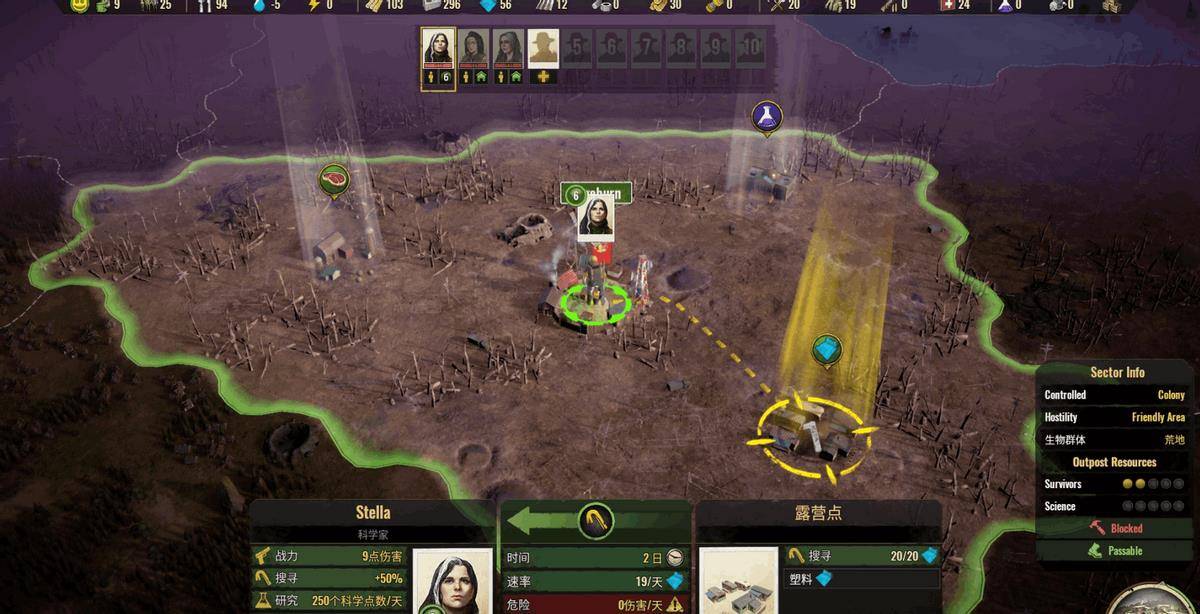
Task: Select Stella's portrait in the specialist bar
Action: [438, 48]
